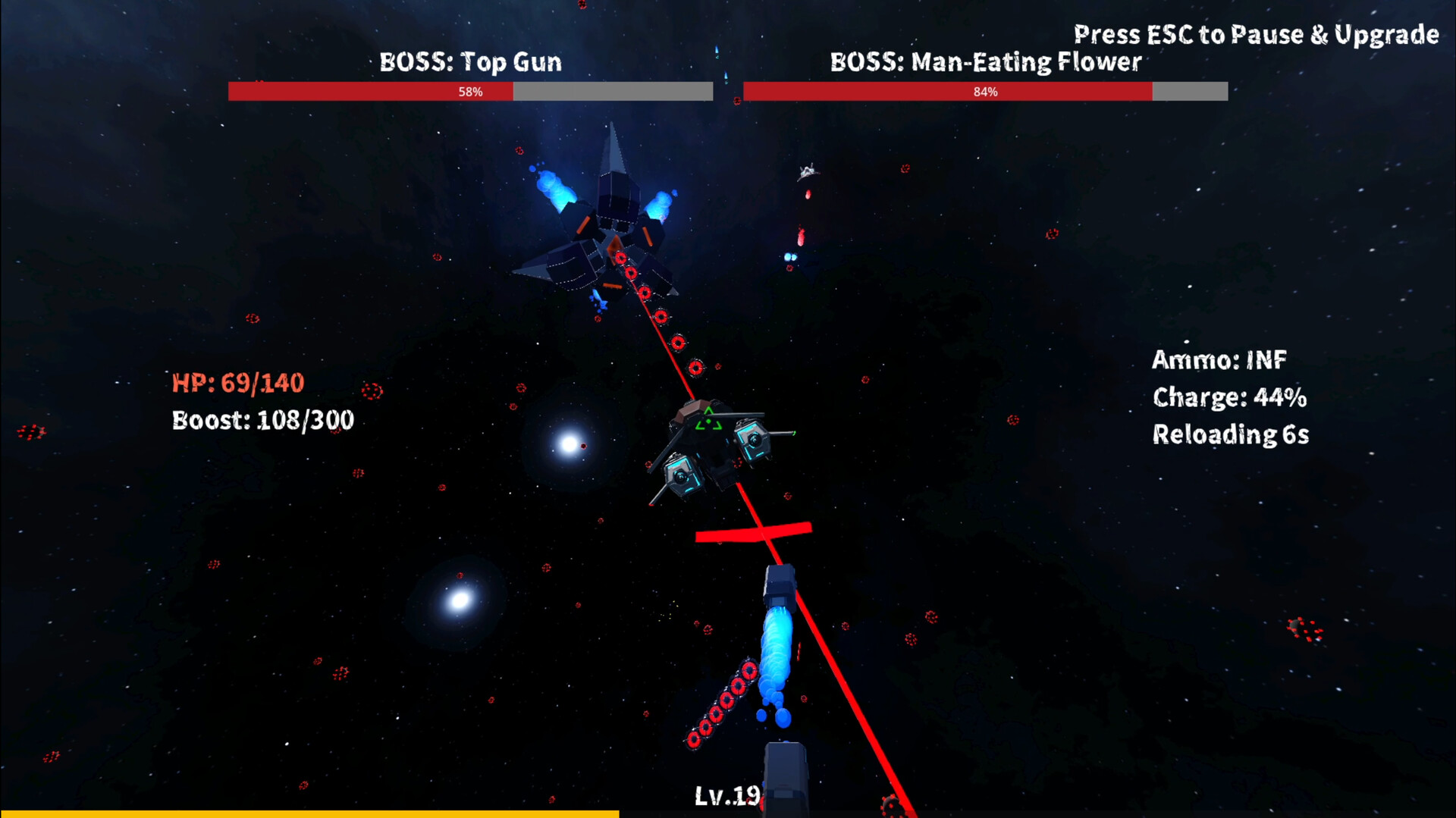This screenshot has width=1456, height=818.
Task: Toggle the Ammo: INF indicator
Action: (x=1219, y=359)
